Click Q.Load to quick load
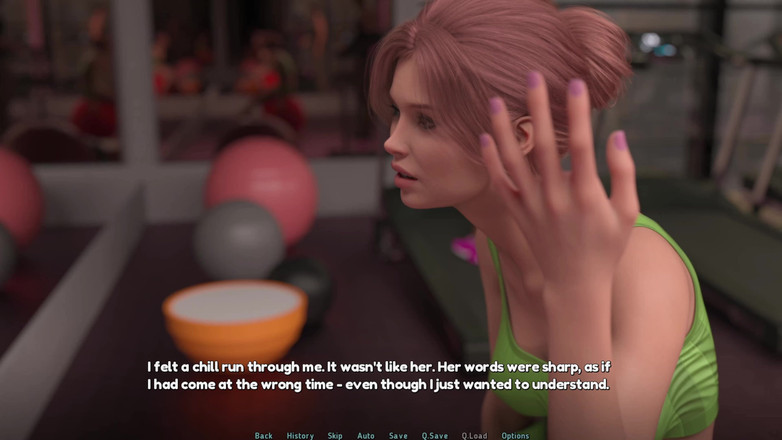 coord(475,435)
